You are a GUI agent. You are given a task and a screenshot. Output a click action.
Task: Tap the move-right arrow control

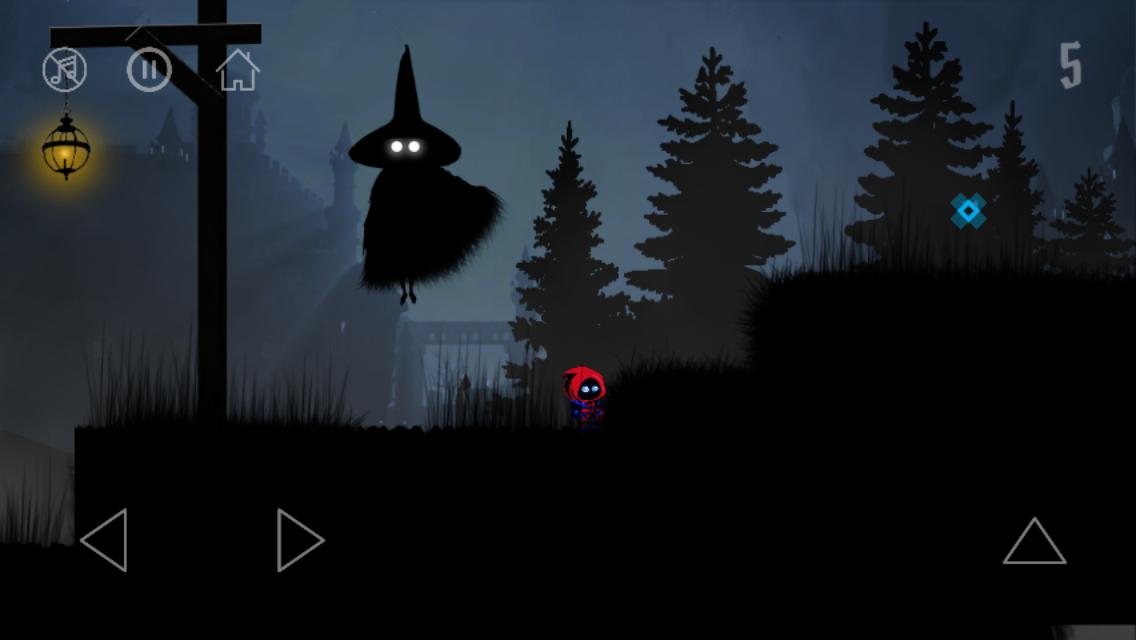[x=299, y=540]
